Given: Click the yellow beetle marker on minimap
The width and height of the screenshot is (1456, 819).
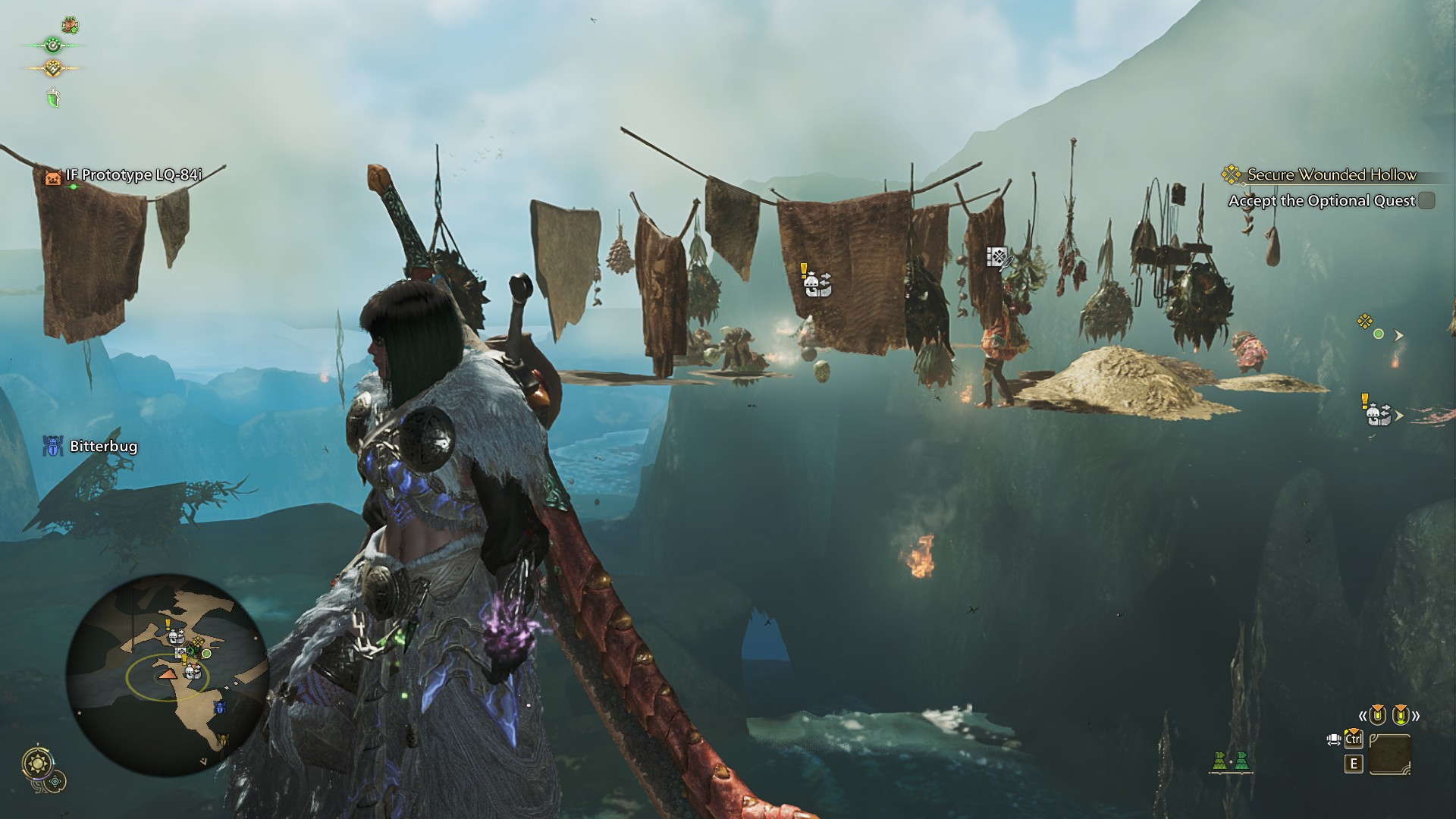Looking at the screenshot, I should tap(222, 739).
